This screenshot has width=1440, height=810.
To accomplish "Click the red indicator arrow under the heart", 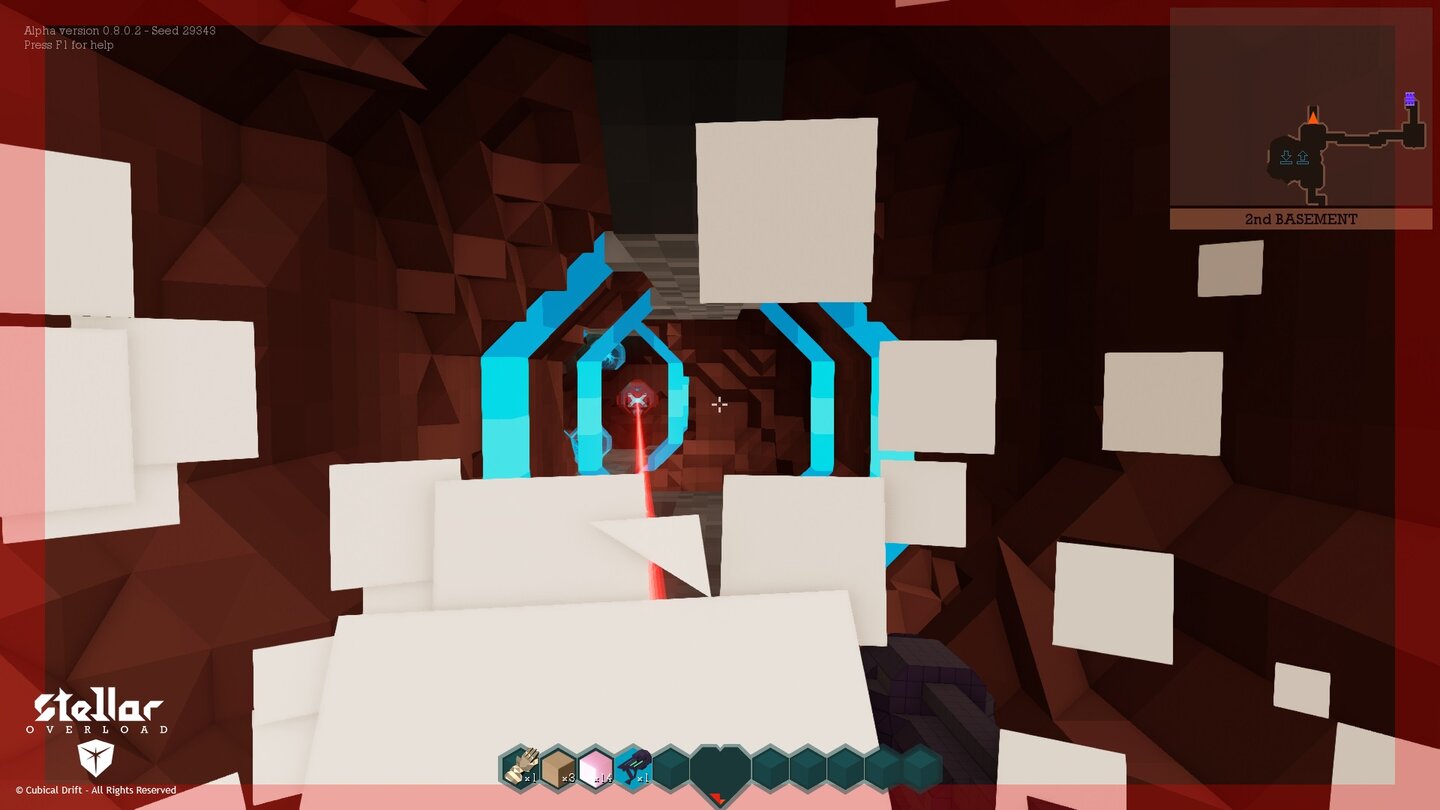I will (x=718, y=797).
